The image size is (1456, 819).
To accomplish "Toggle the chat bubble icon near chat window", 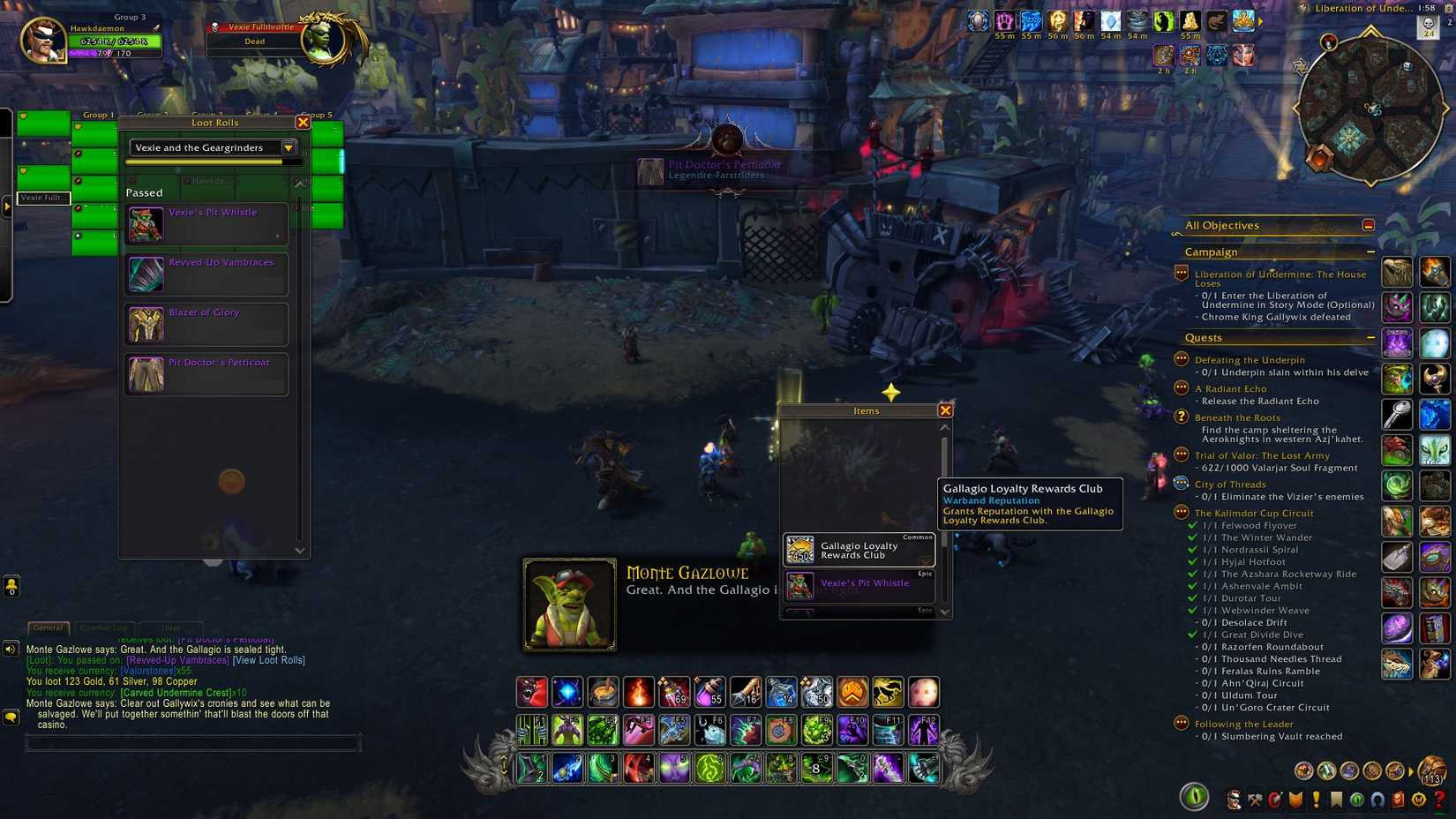I will (x=11, y=717).
